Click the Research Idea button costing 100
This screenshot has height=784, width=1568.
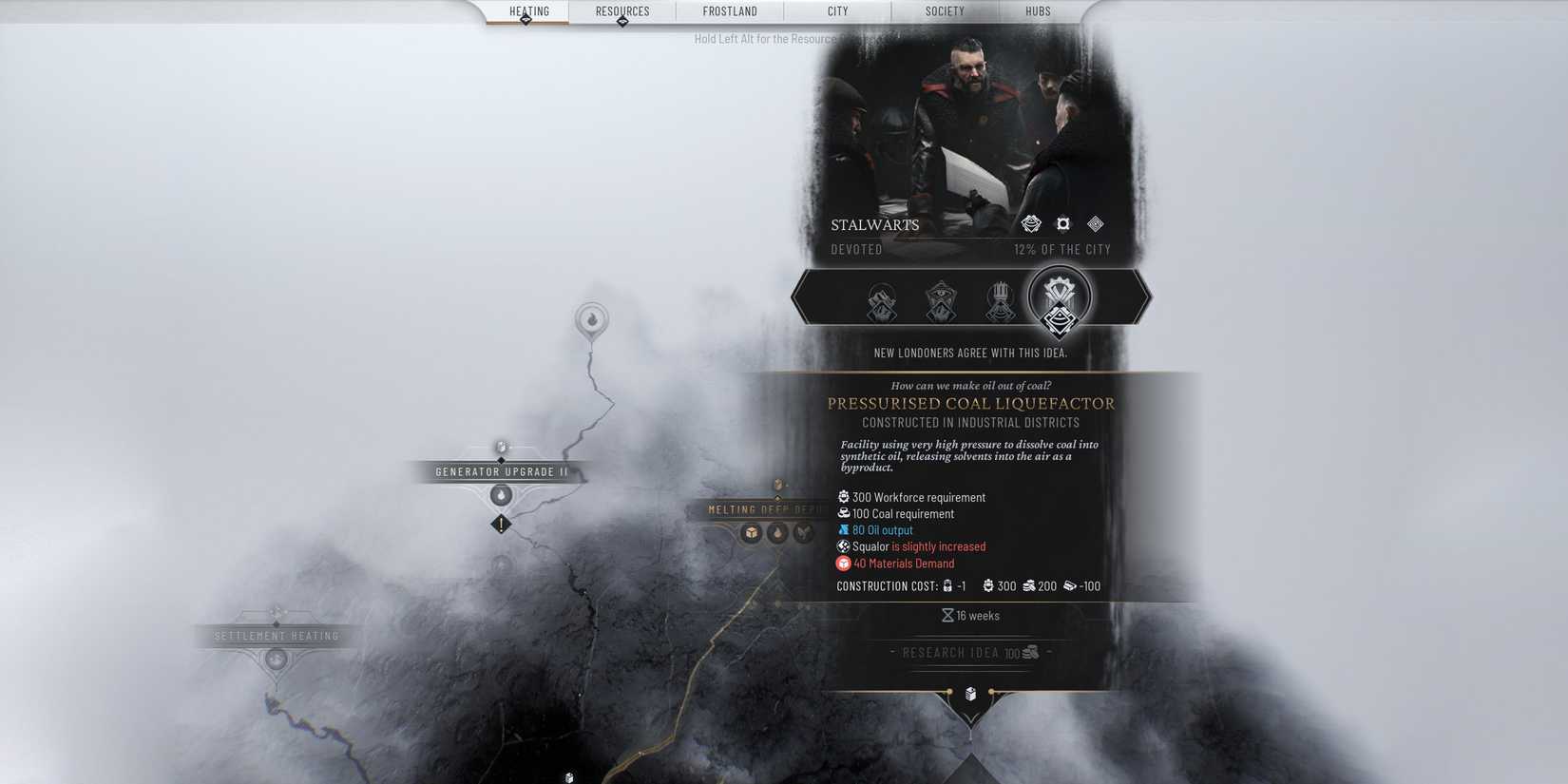point(968,653)
